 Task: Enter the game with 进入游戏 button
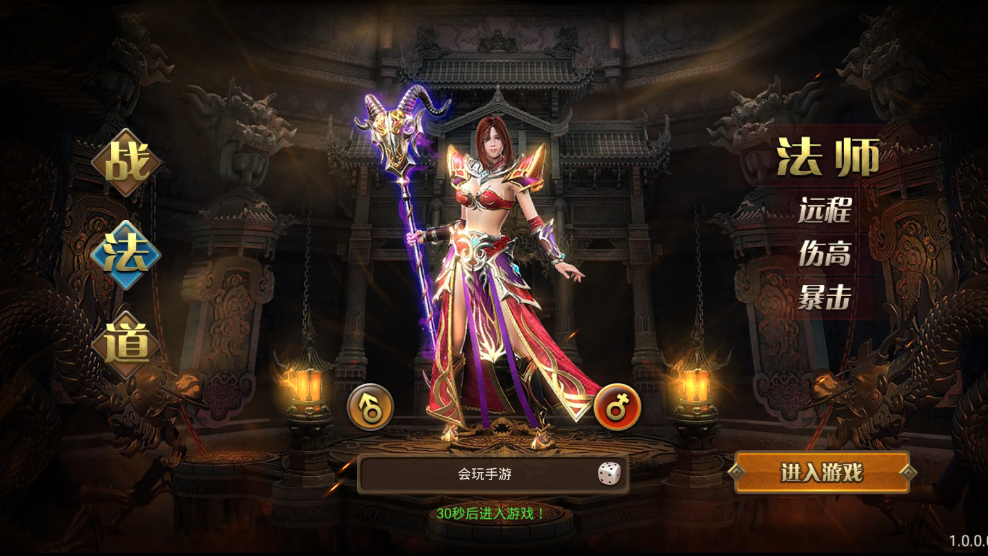pyautogui.click(x=822, y=473)
